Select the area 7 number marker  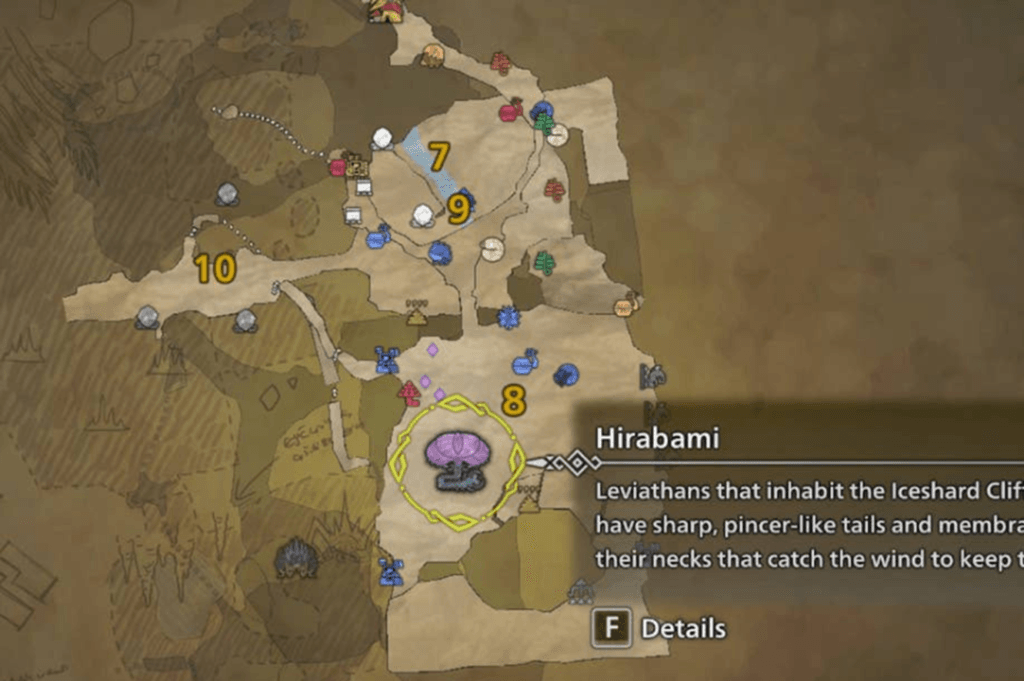point(438,156)
